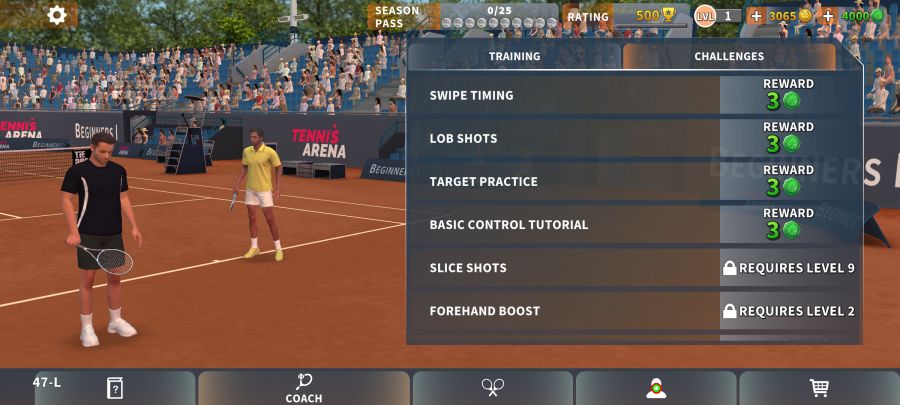Open the Season Pass panel
This screenshot has width=900, height=405.
pyautogui.click(x=462, y=16)
